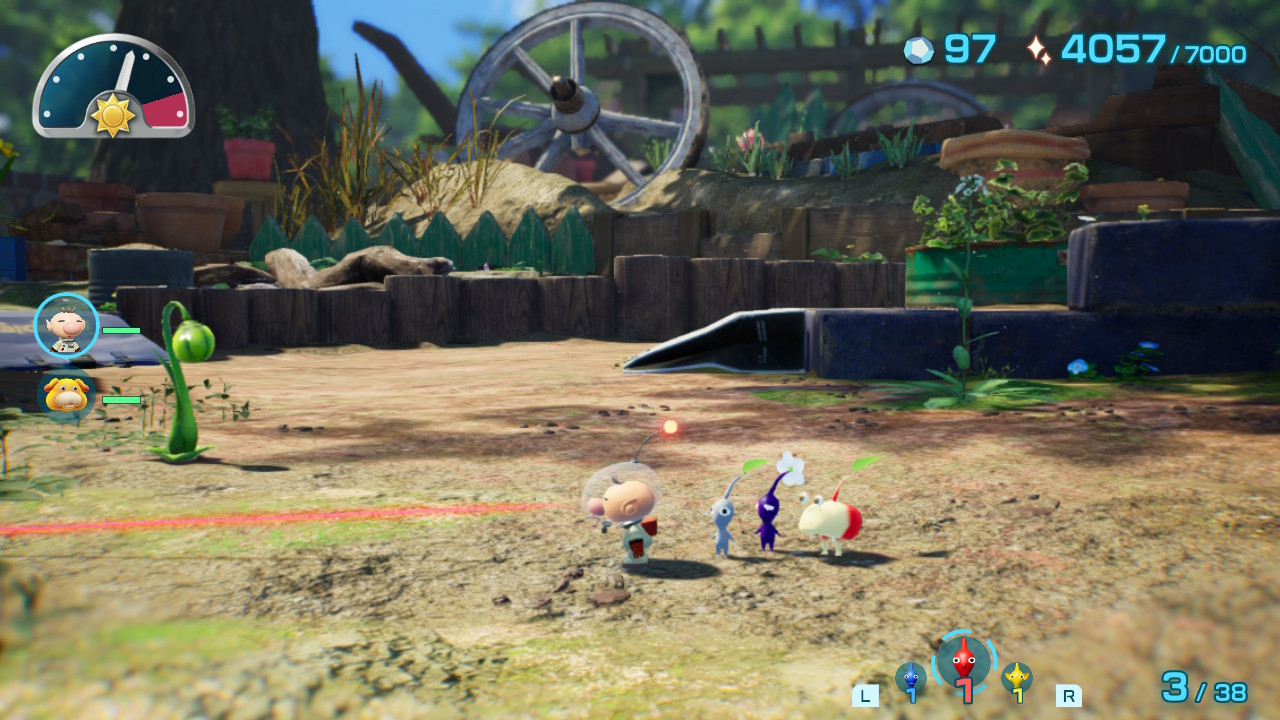Select the Blue Pikmin type icon
Screen dimensions: 1280x720
coord(913,678)
